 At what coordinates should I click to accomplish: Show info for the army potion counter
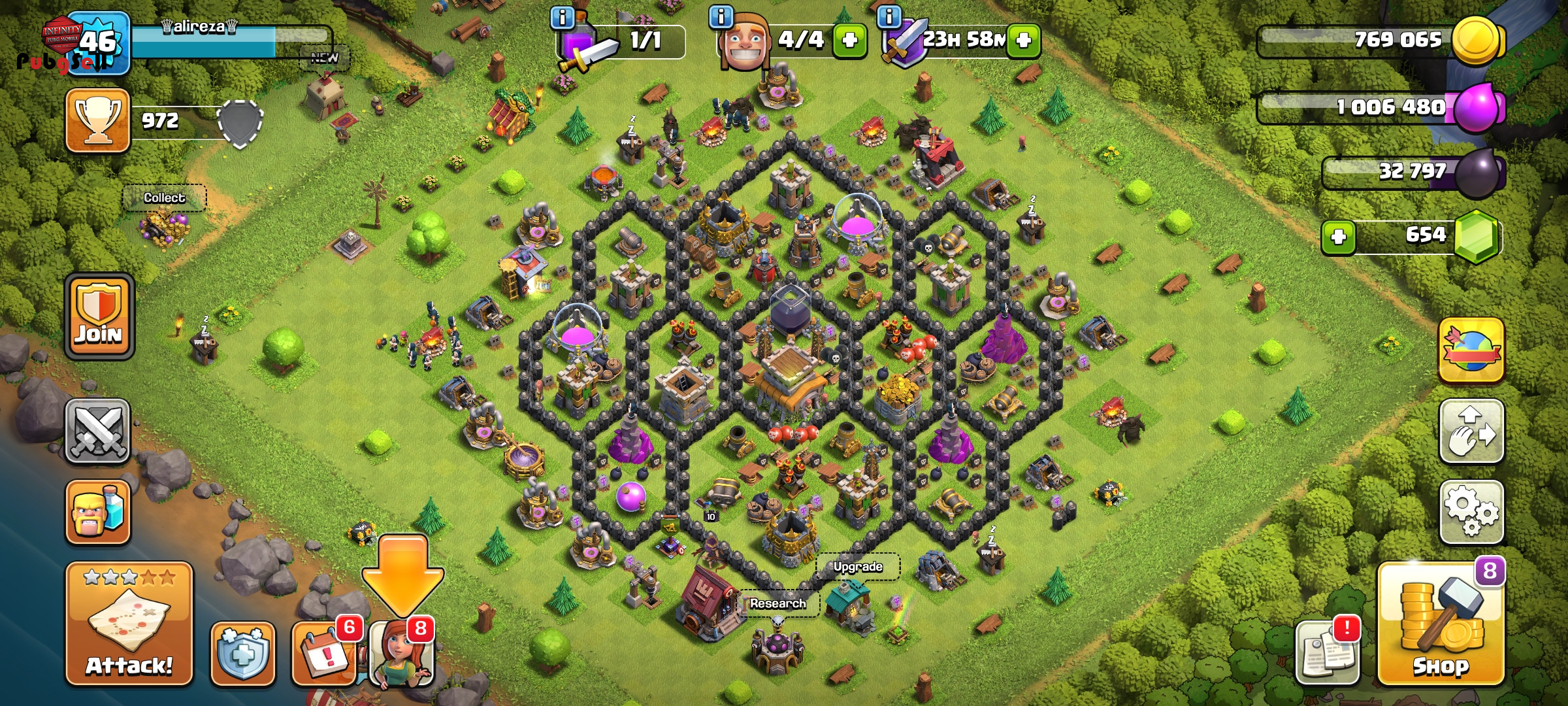point(562,18)
